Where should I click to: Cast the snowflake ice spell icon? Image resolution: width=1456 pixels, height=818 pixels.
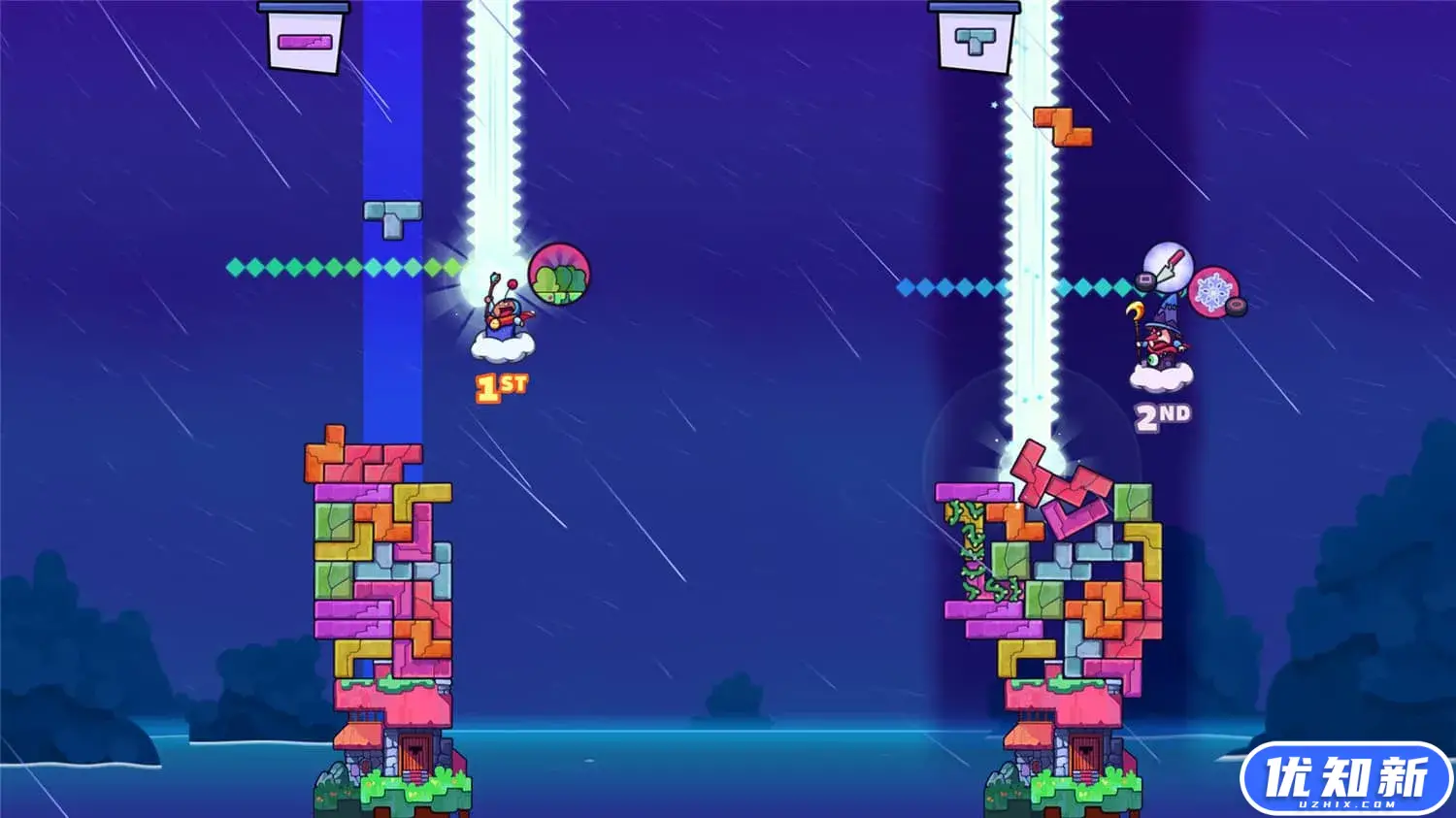[1213, 291]
